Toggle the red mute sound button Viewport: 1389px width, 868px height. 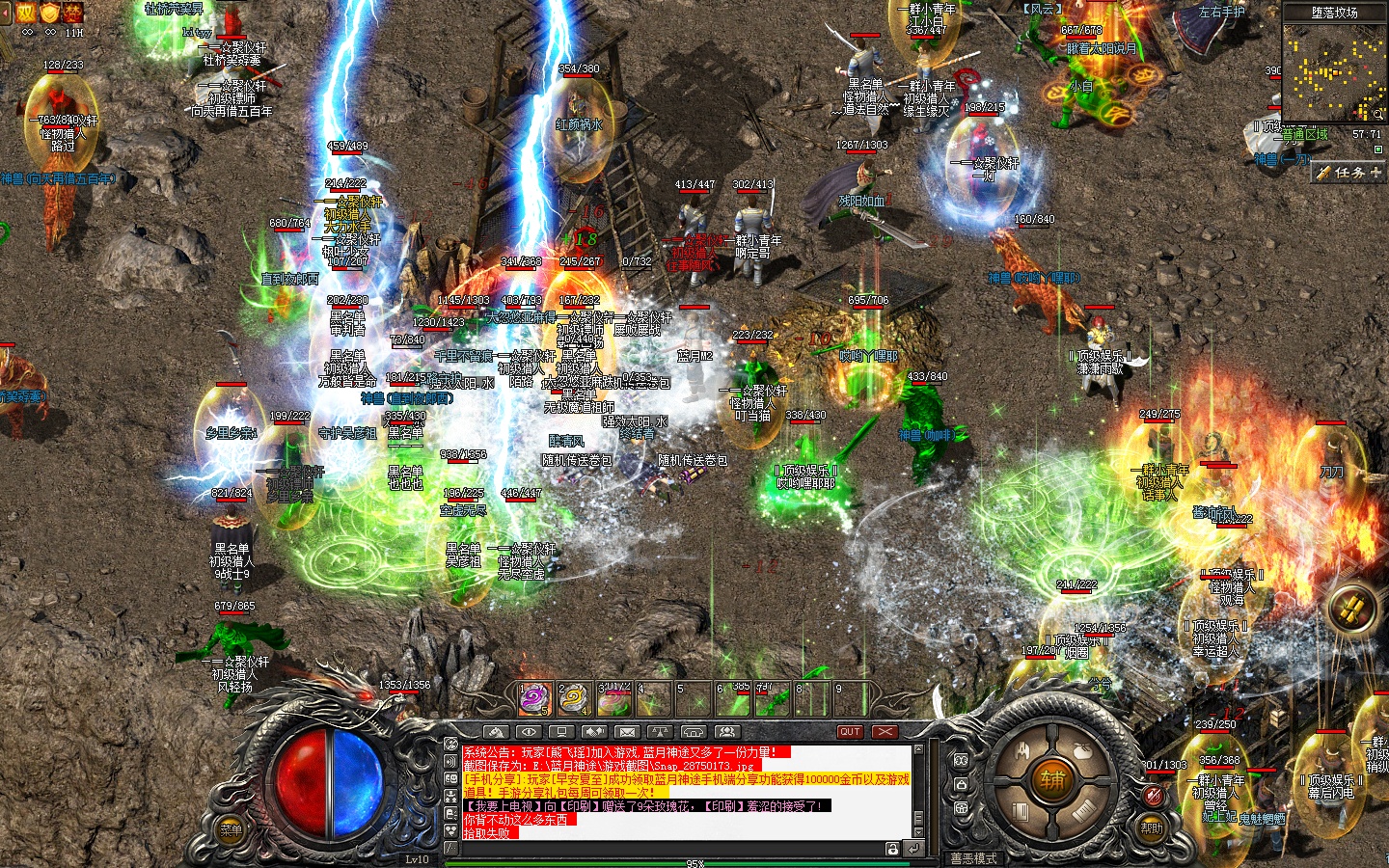[x=1154, y=796]
